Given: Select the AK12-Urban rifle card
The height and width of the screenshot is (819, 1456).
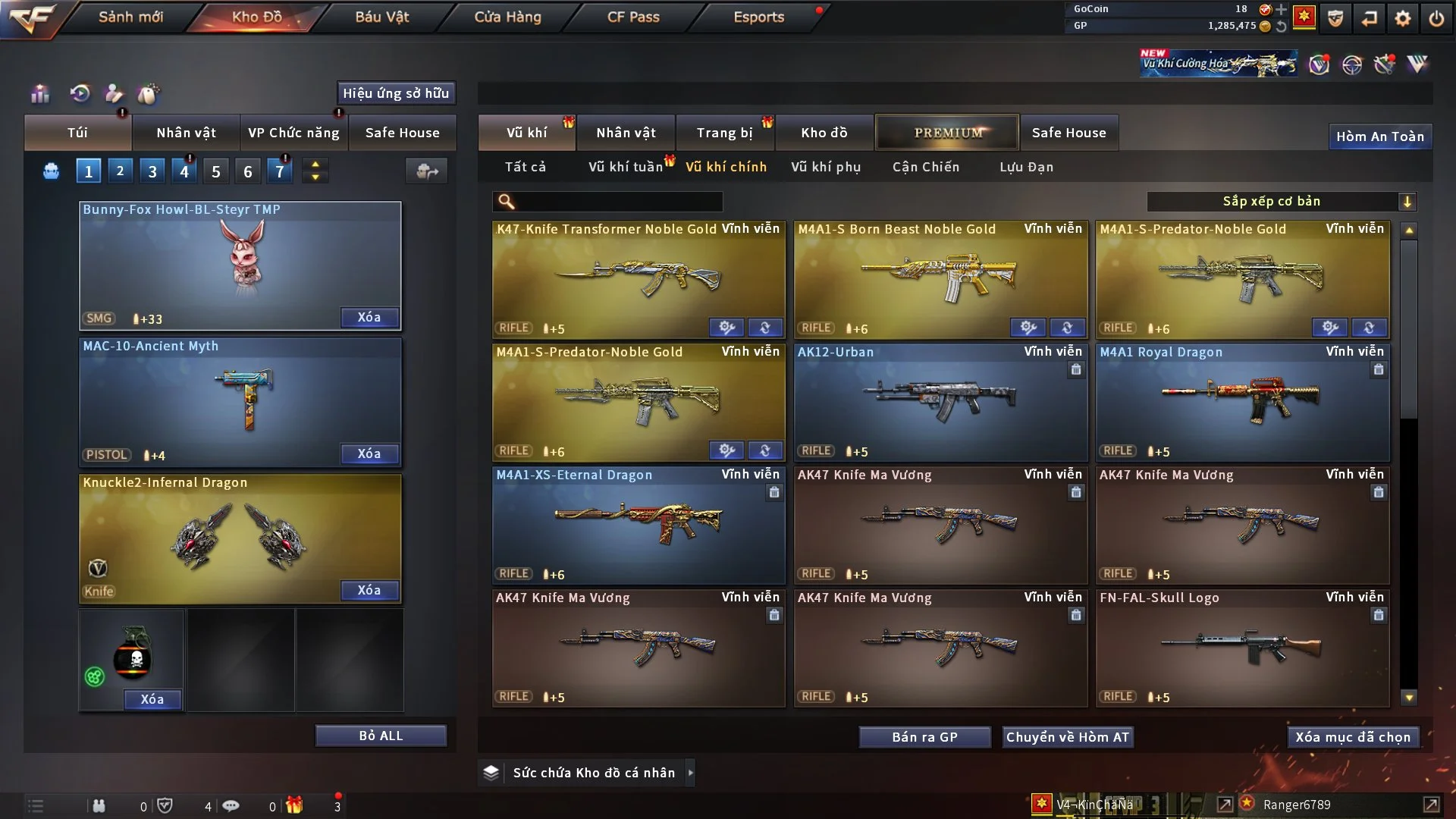Looking at the screenshot, I should click(940, 403).
